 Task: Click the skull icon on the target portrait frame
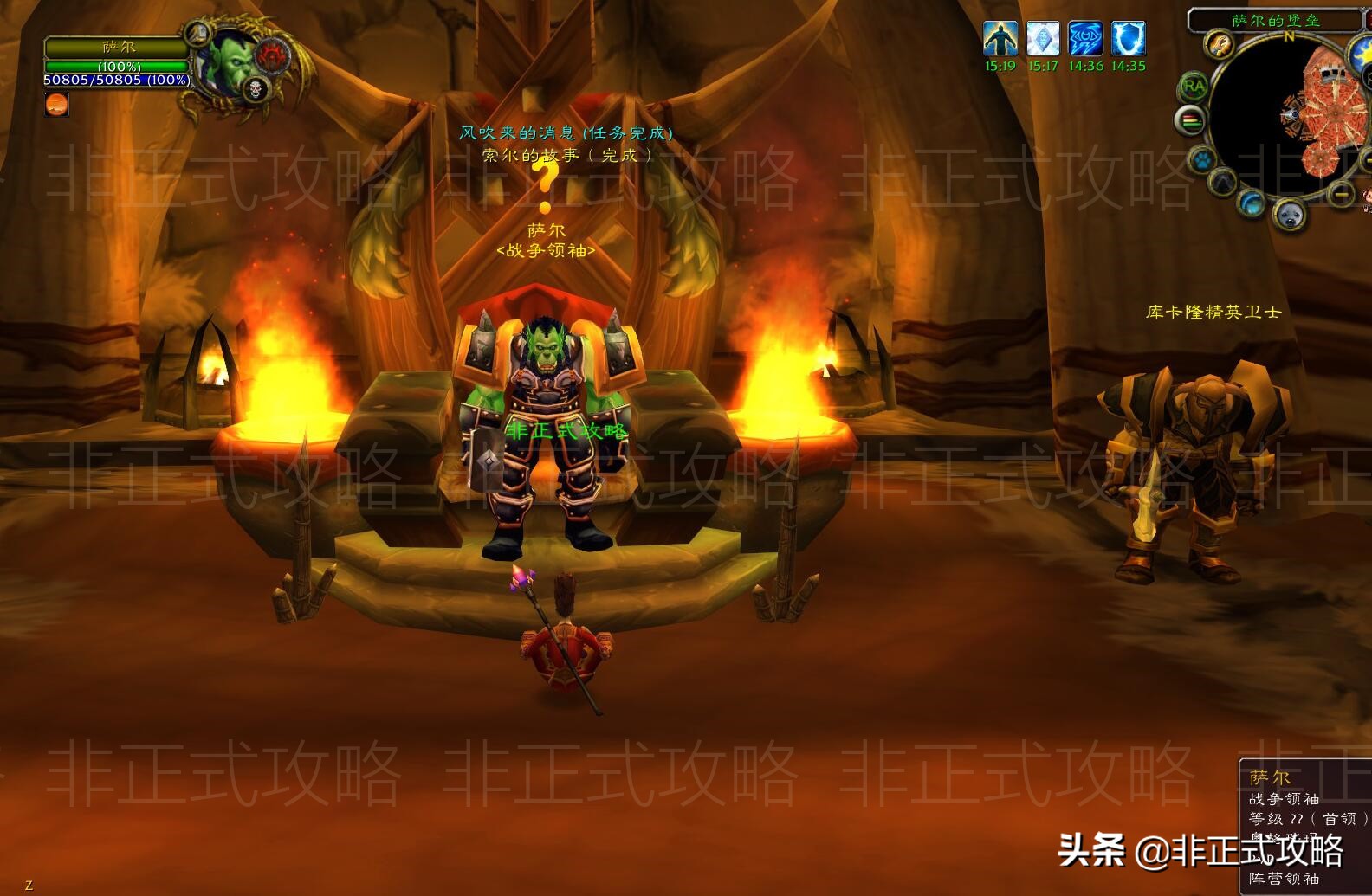(x=254, y=87)
